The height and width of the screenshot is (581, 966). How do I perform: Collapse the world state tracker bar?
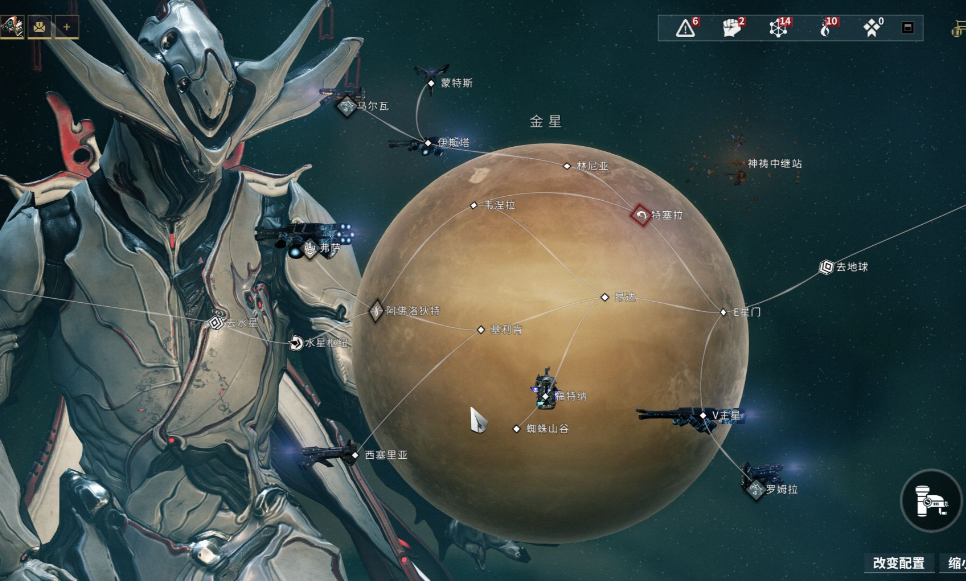point(907,28)
